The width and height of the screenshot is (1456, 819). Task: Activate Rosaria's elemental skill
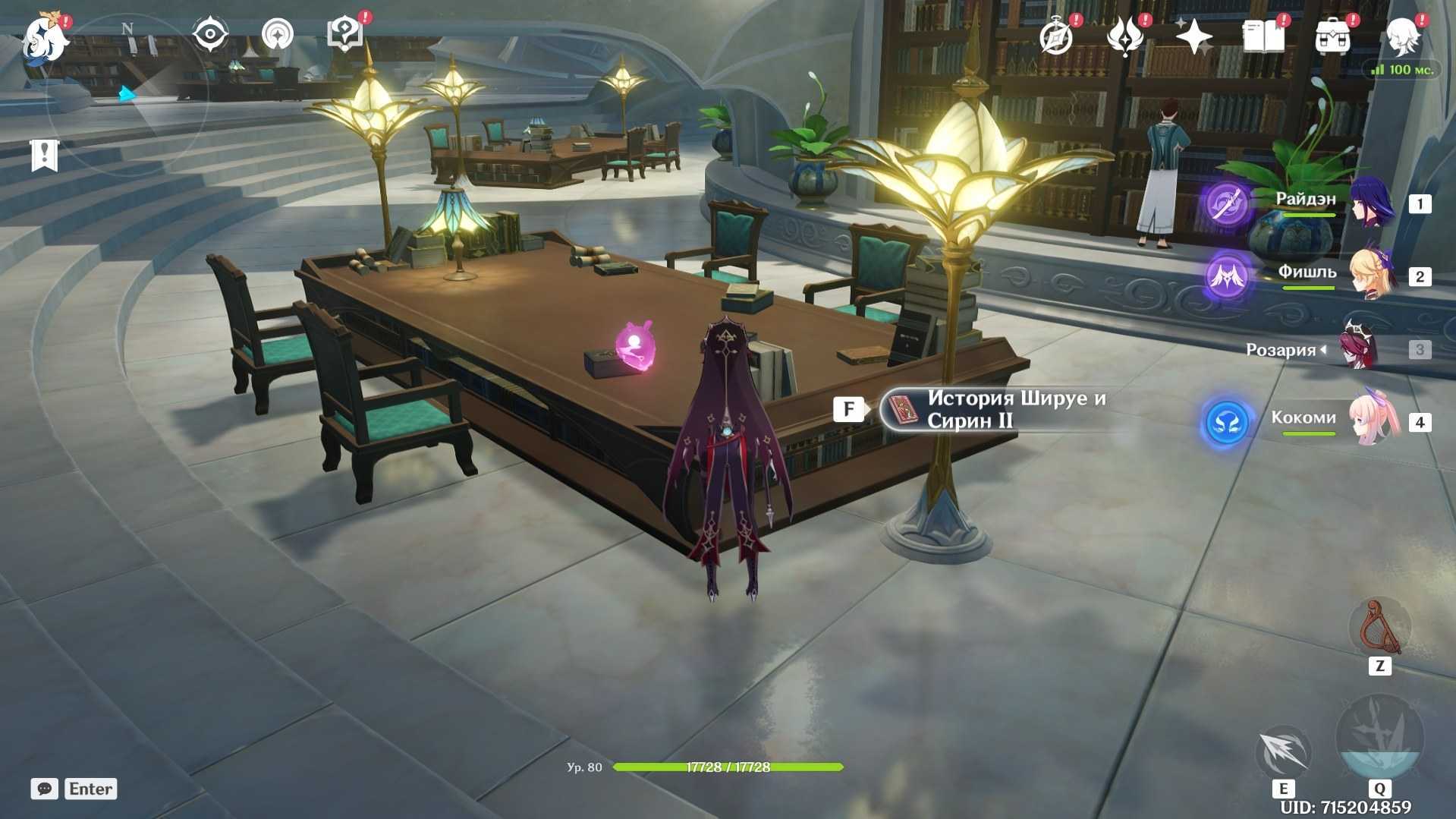pos(1283,751)
